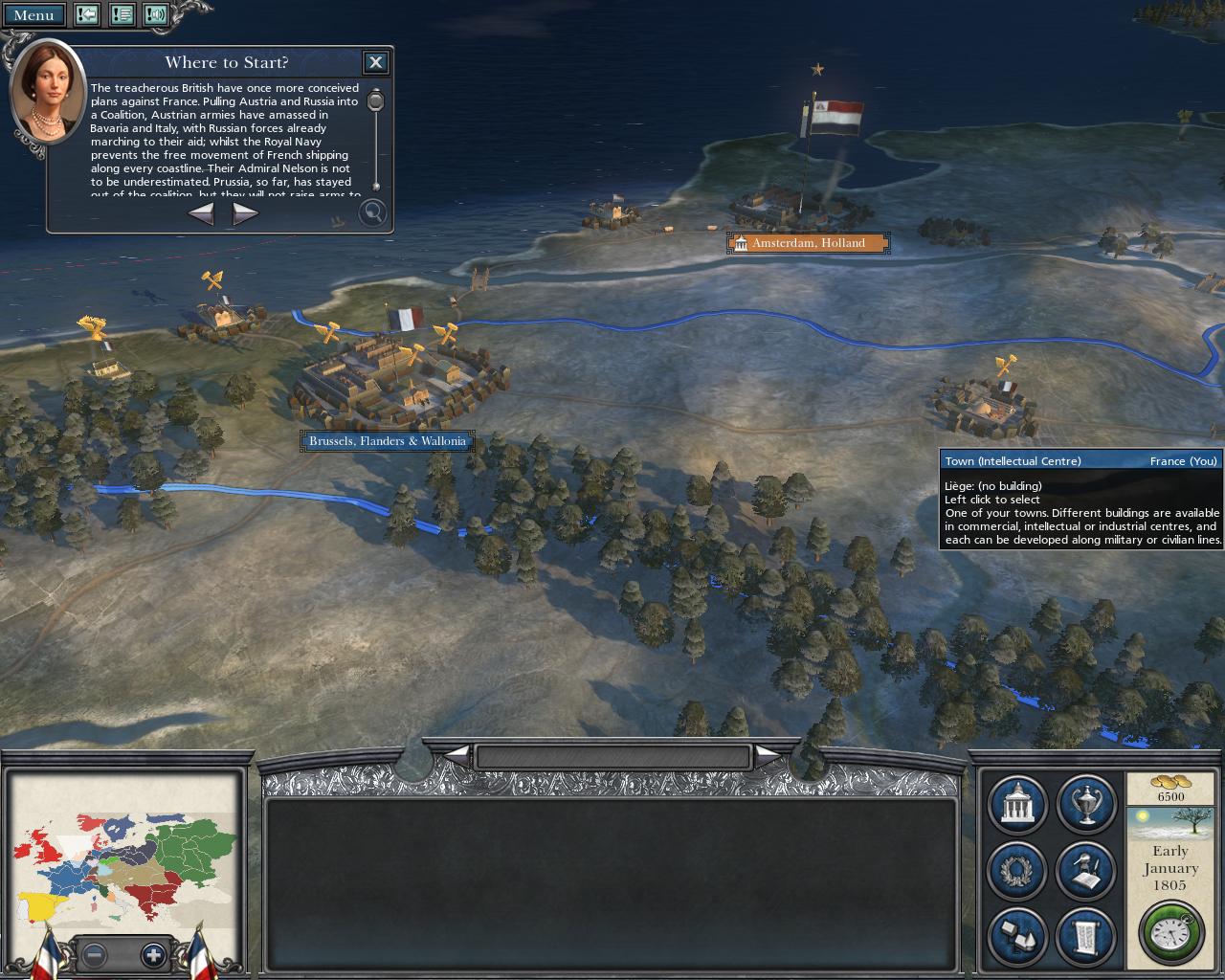Open the columned government building panel
Screen dimensions: 1225x980
[1016, 804]
